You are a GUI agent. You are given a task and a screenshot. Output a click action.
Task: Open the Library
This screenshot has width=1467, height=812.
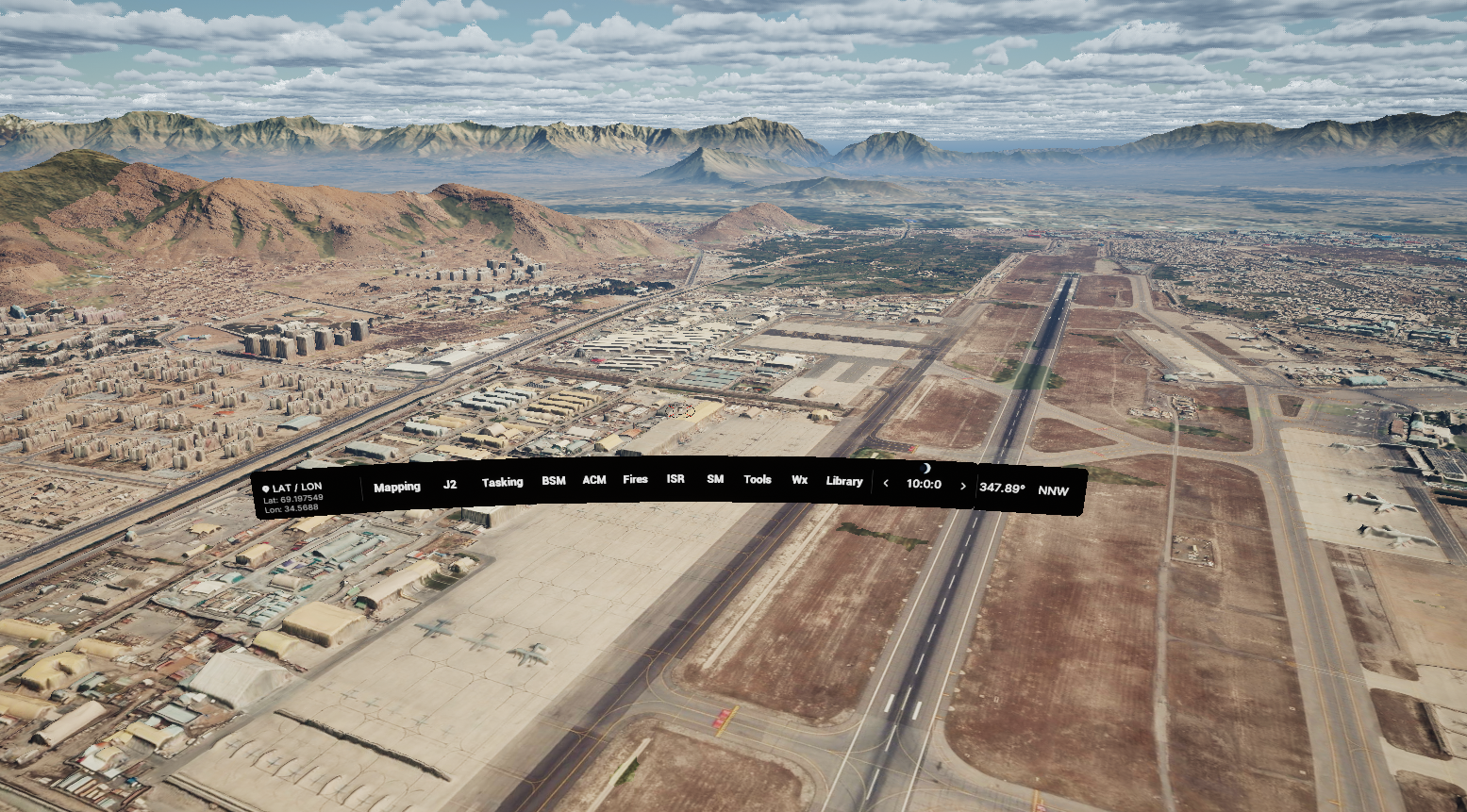[843, 481]
